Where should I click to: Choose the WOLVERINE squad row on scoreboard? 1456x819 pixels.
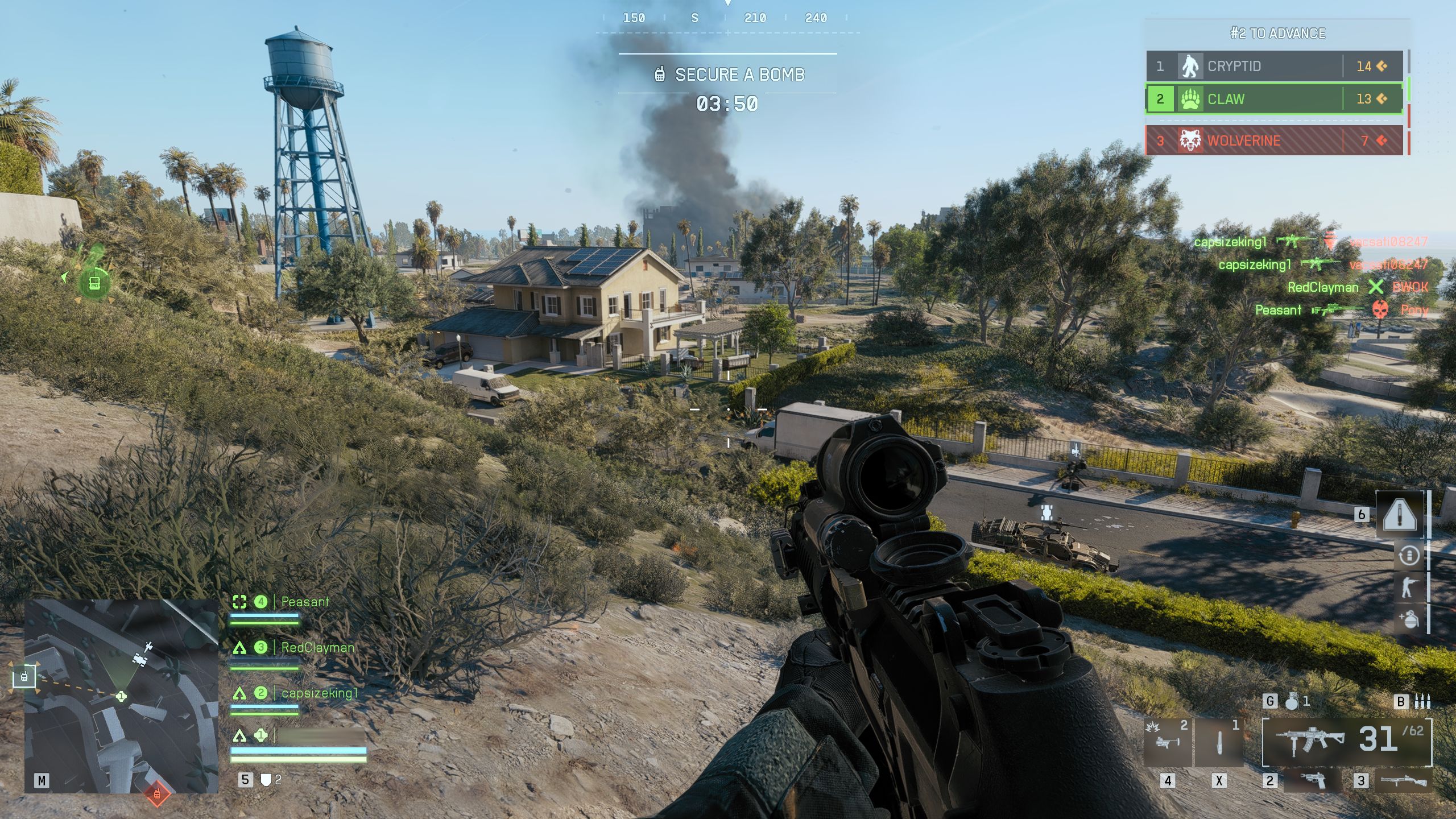coord(1274,140)
